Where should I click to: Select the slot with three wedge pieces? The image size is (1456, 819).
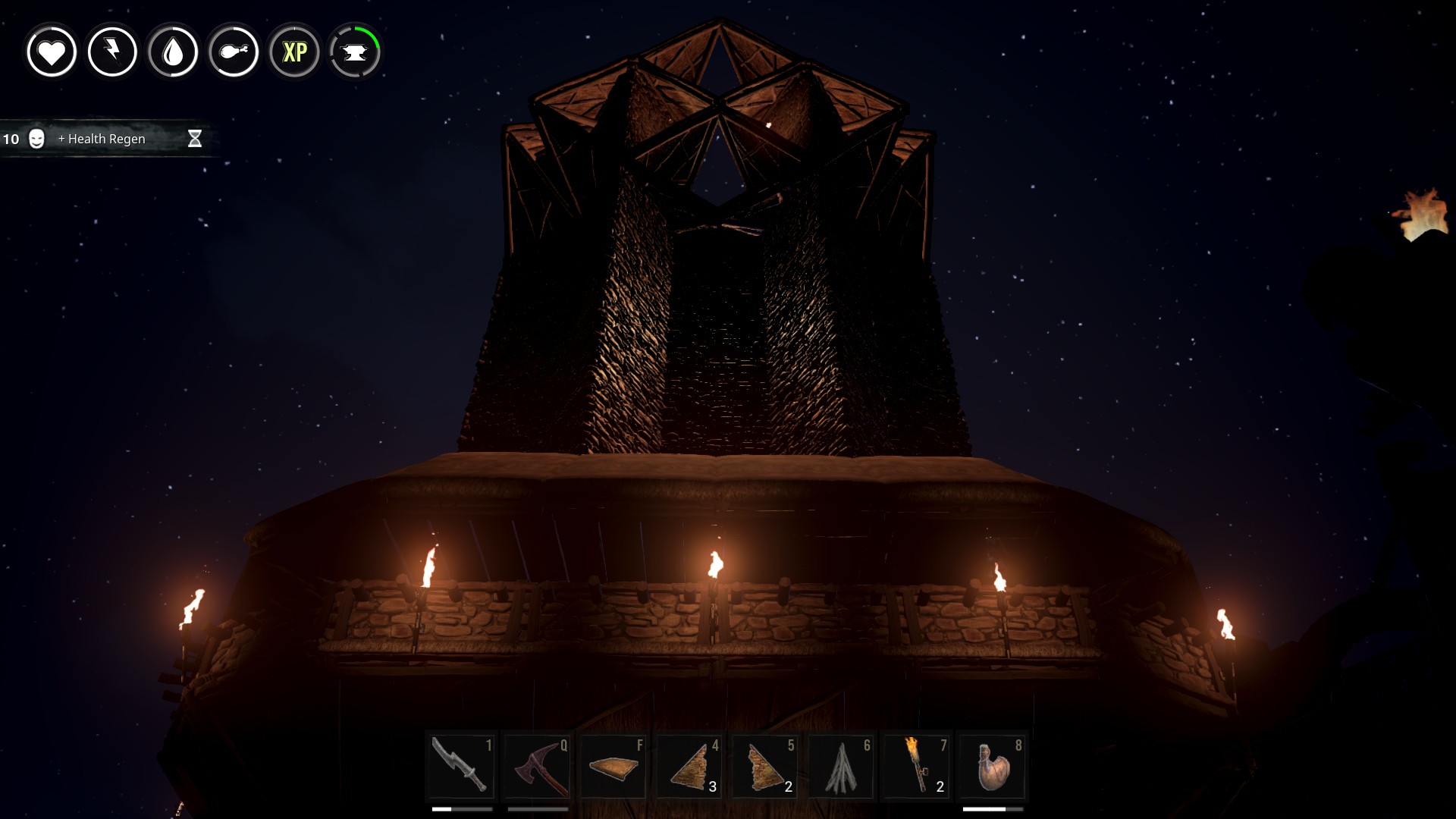pyautogui.click(x=690, y=766)
